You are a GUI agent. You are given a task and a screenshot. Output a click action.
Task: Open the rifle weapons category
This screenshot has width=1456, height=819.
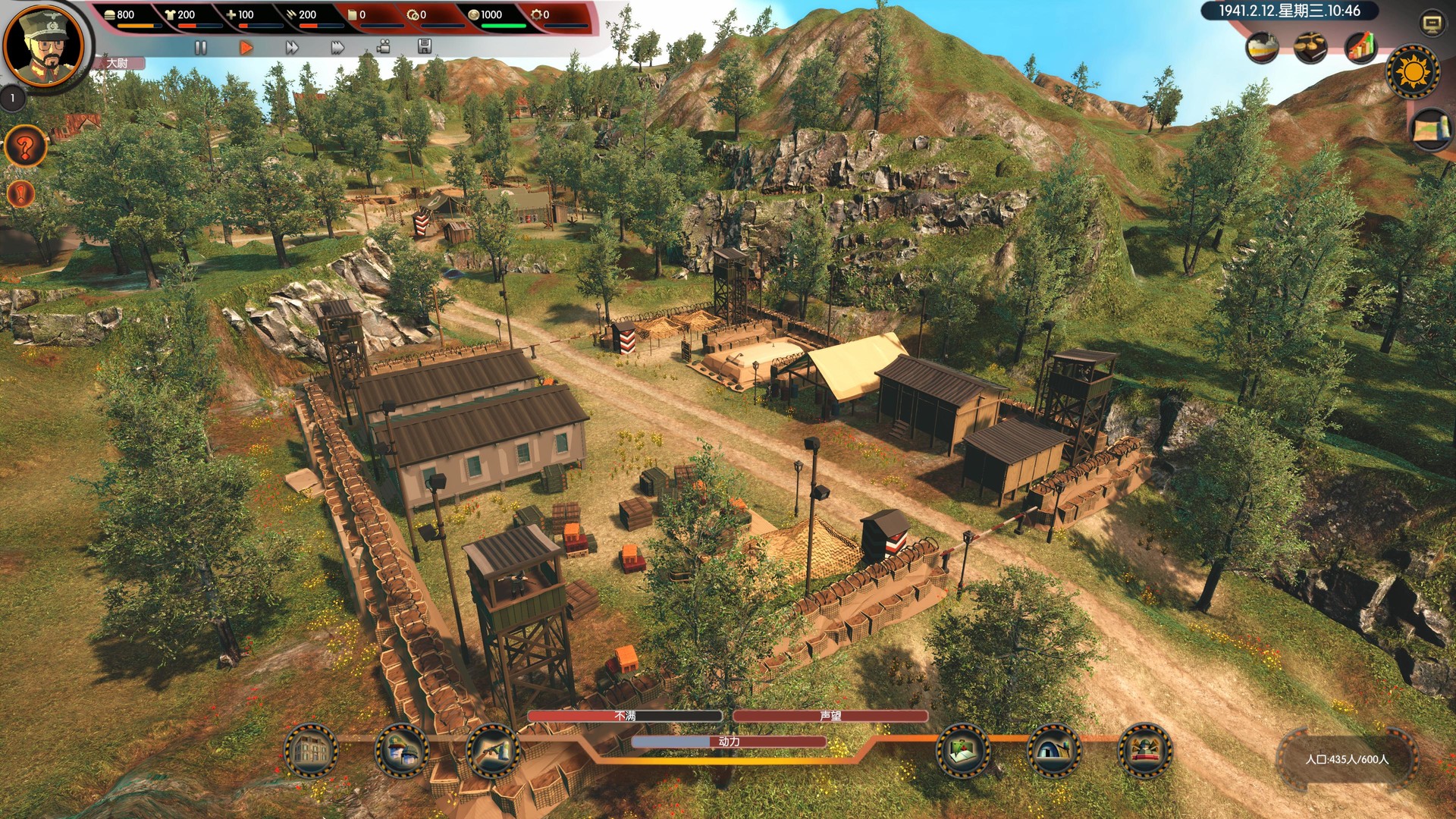(x=492, y=751)
